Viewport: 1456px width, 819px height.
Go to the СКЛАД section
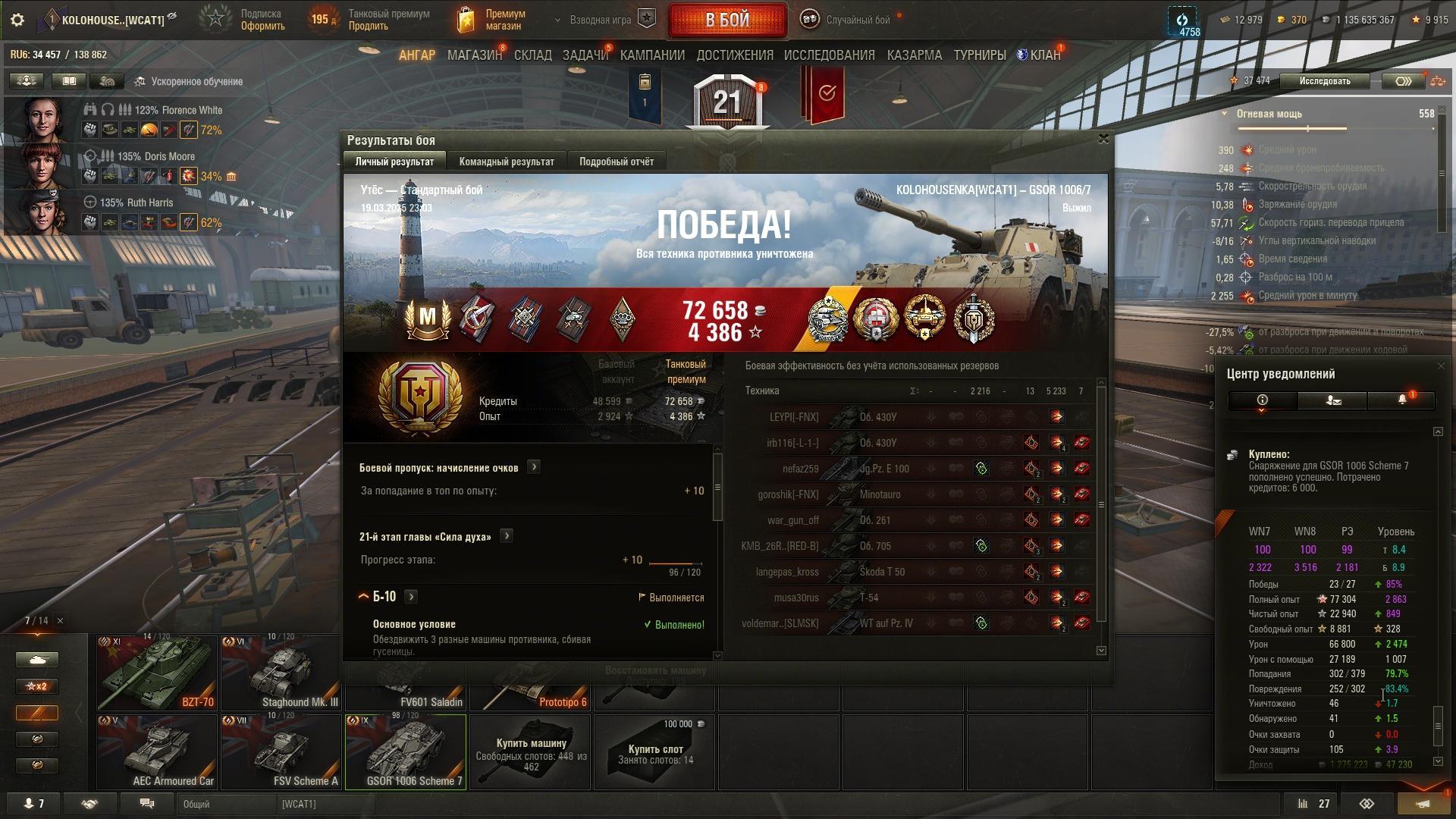(x=532, y=55)
